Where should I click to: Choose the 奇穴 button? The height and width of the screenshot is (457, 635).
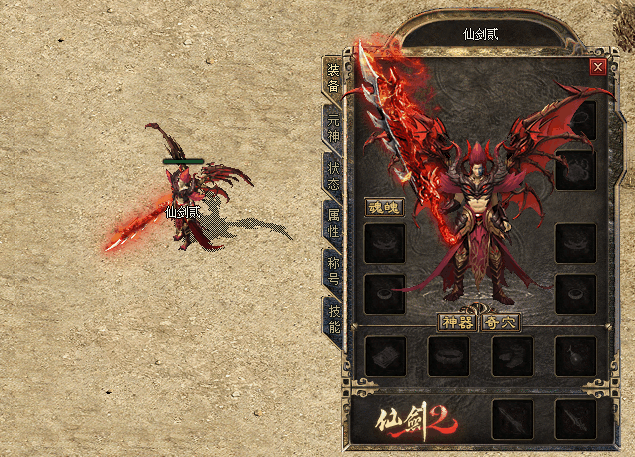[x=499, y=322]
